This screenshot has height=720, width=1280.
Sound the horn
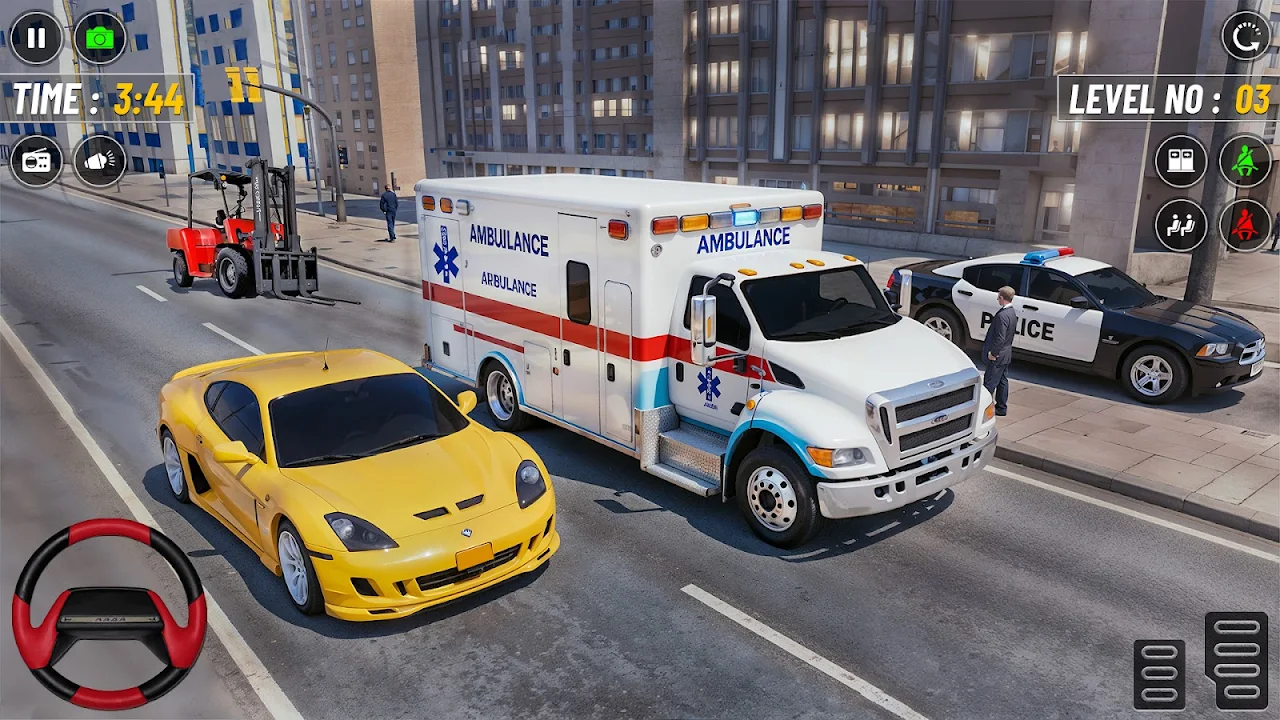coord(100,161)
